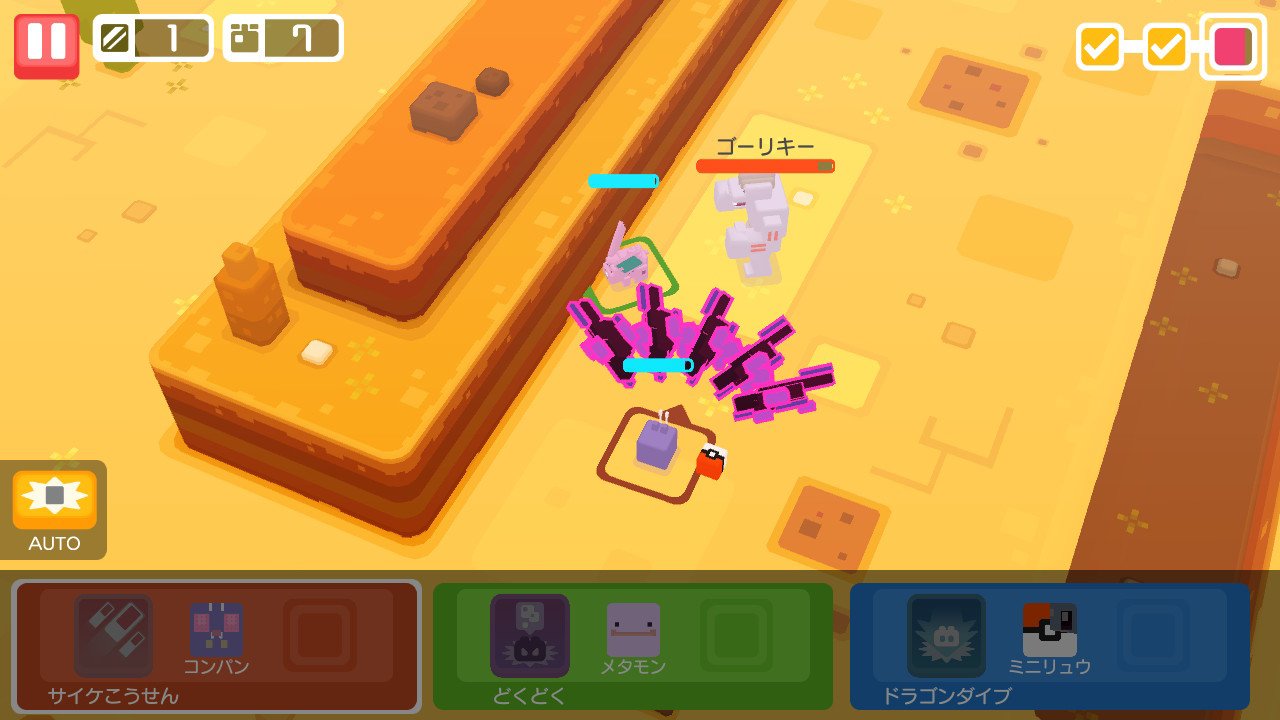
Task: Toggle the first checked objective box top-right
Action: click(1099, 45)
